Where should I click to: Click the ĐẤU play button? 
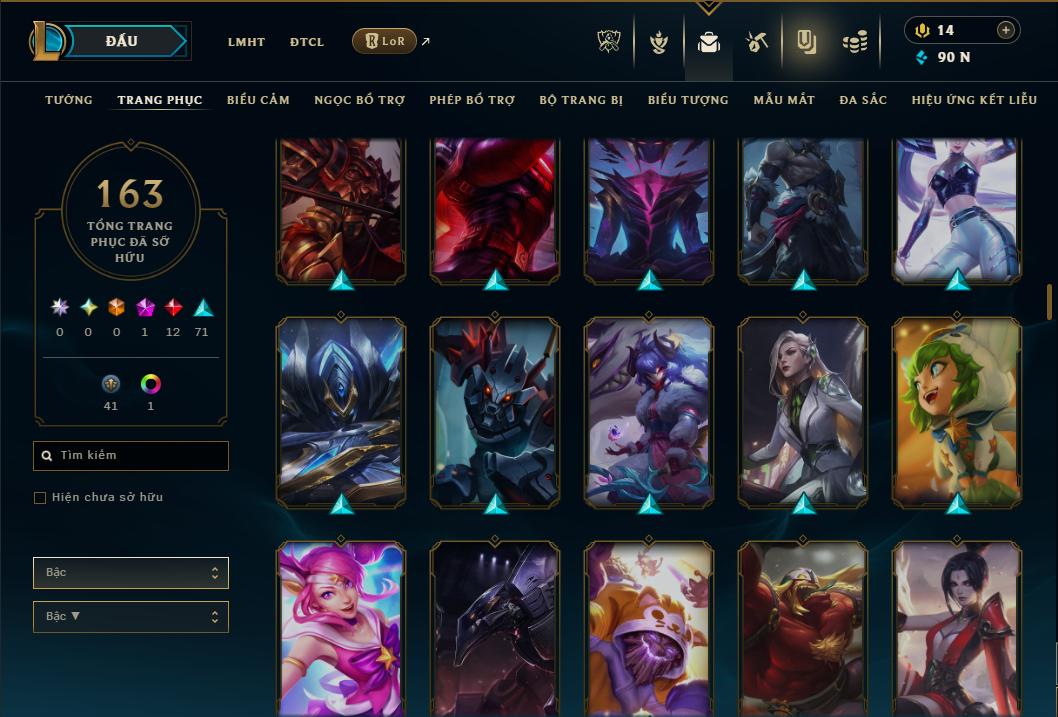click(122, 41)
